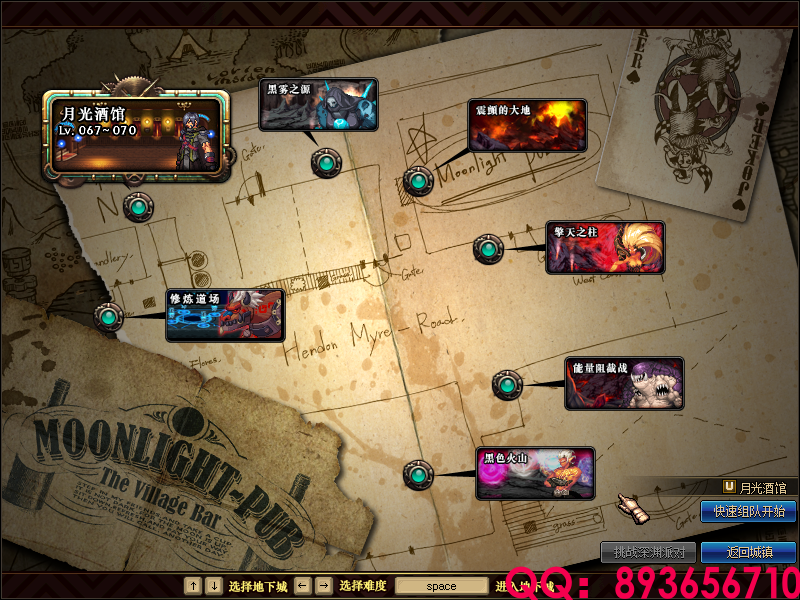Choose the 能量阻截战 dungeon thumbnail
This screenshot has width=800, height=600.
click(625, 384)
